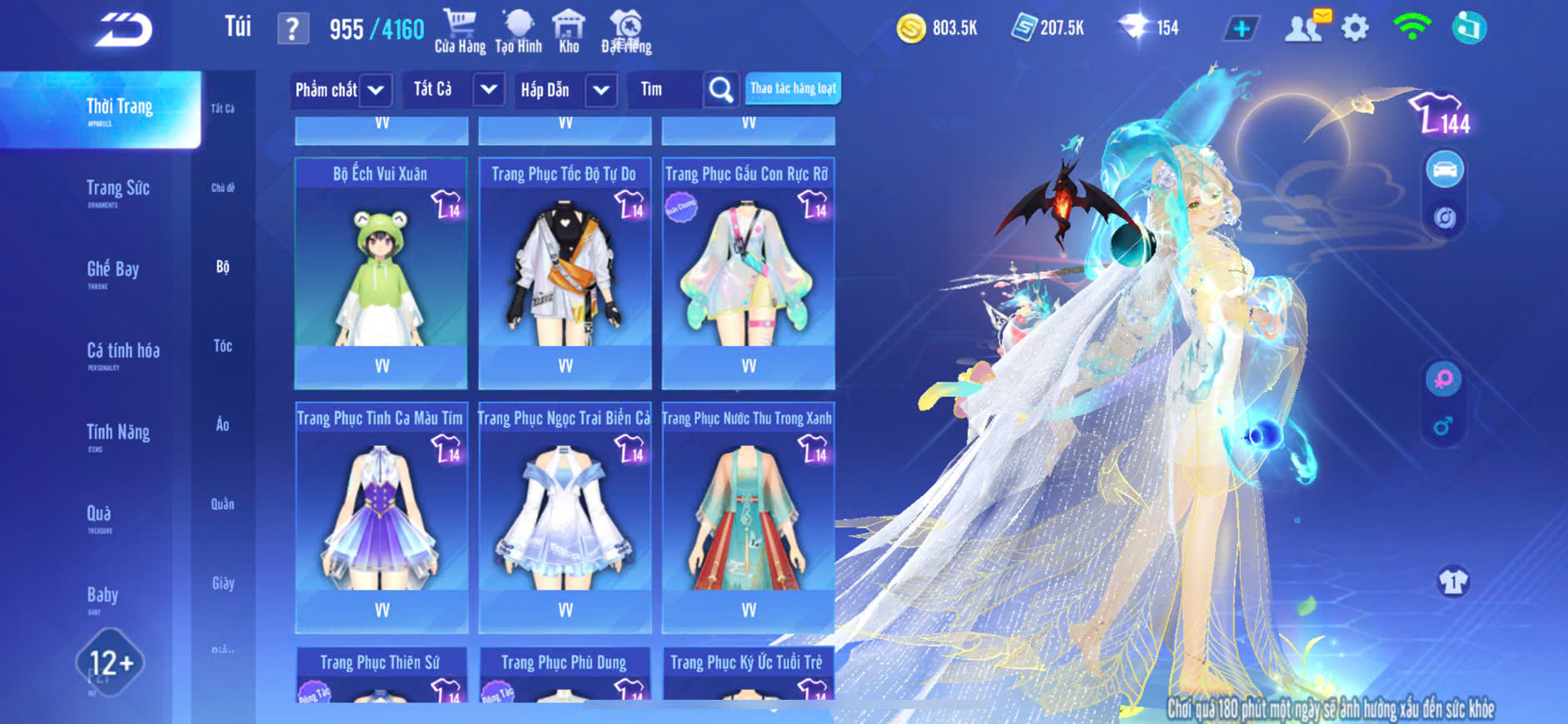
Task: Switch to the Trang Sức tab
Action: [118, 190]
